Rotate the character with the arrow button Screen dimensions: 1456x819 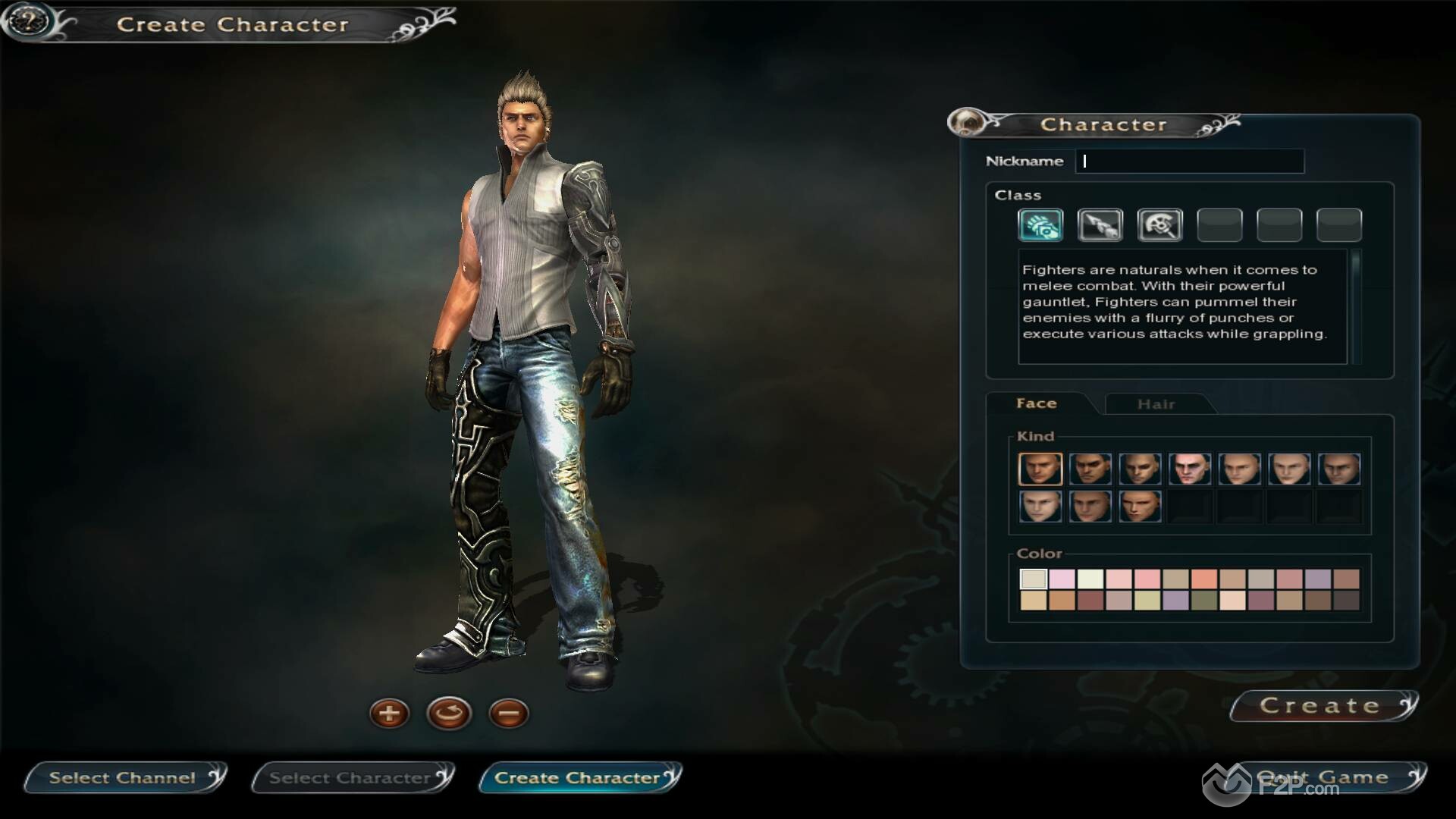449,714
